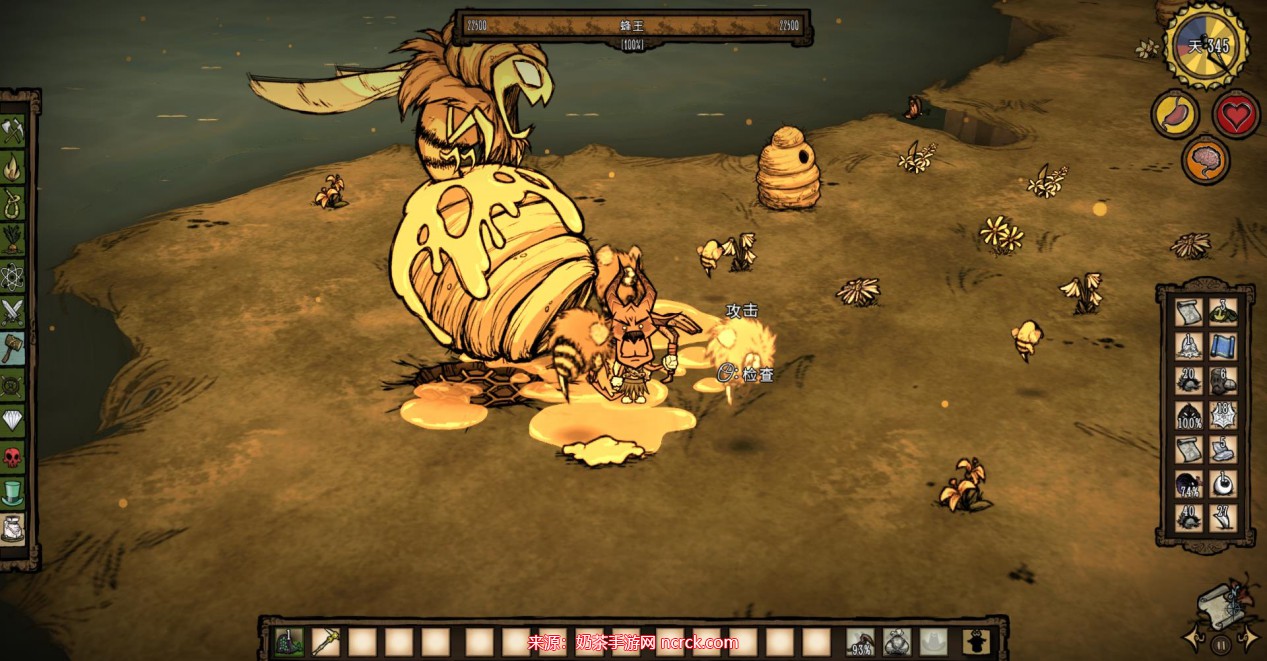This screenshot has width=1267, height=661.
Task: Pick the blue rolled blueprint in backpack
Action: [x=1223, y=345]
